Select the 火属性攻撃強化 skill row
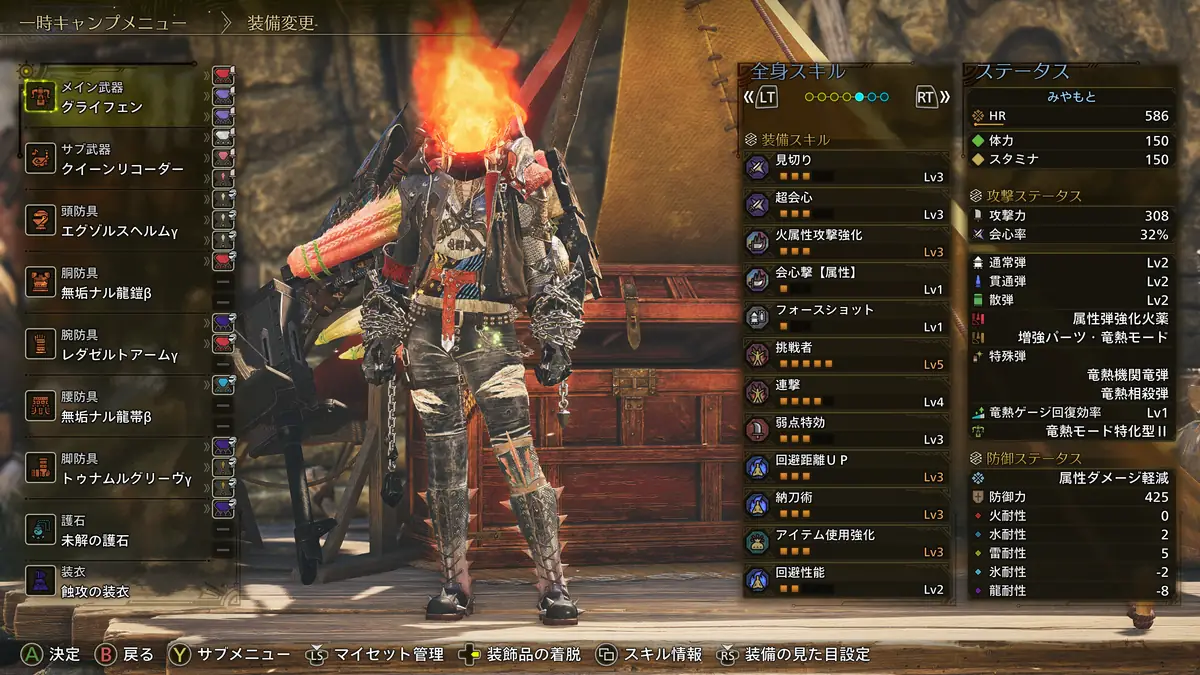1200x675 pixels. coord(845,243)
